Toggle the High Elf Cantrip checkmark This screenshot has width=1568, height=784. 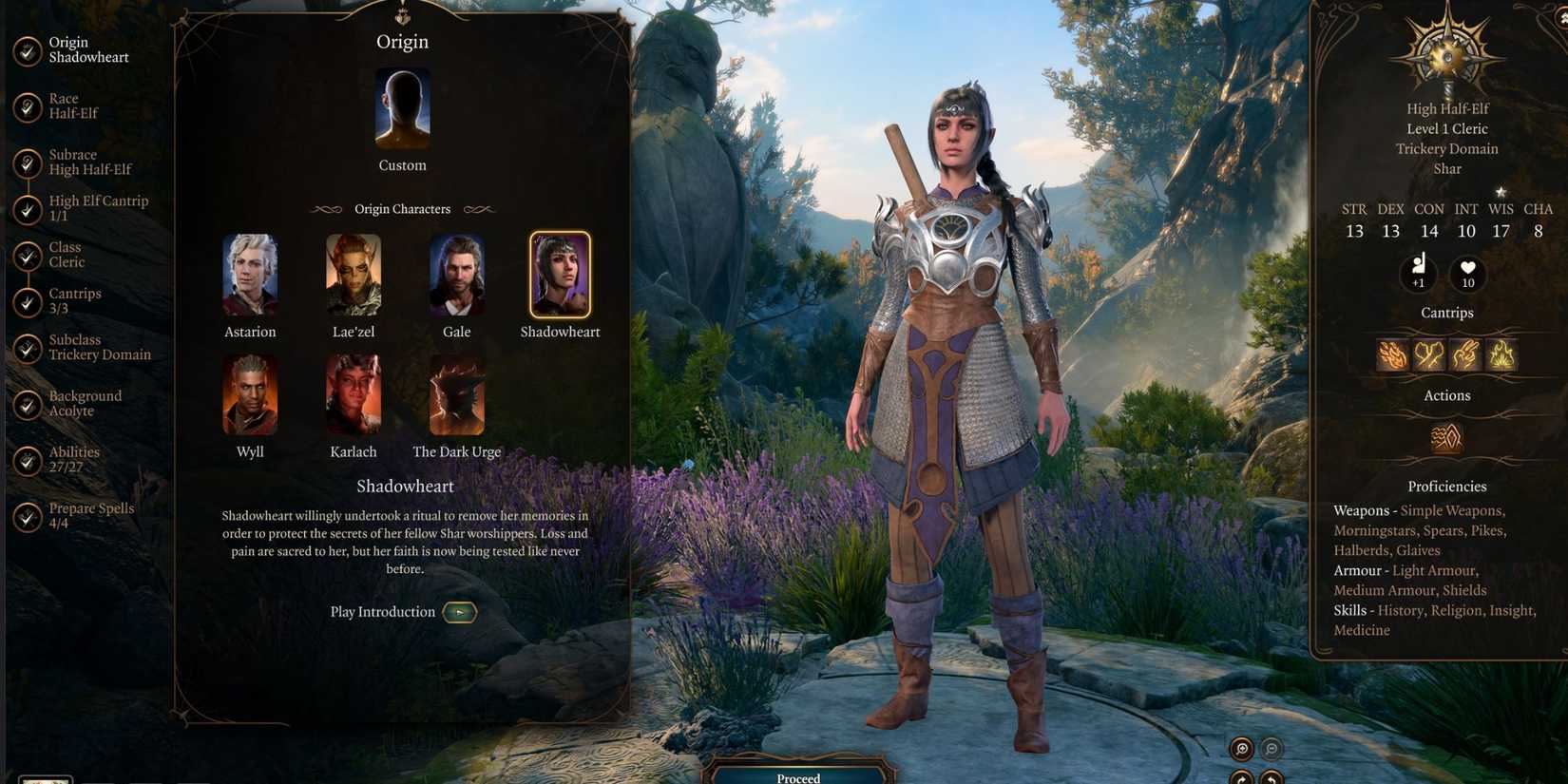pyautogui.click(x=27, y=207)
